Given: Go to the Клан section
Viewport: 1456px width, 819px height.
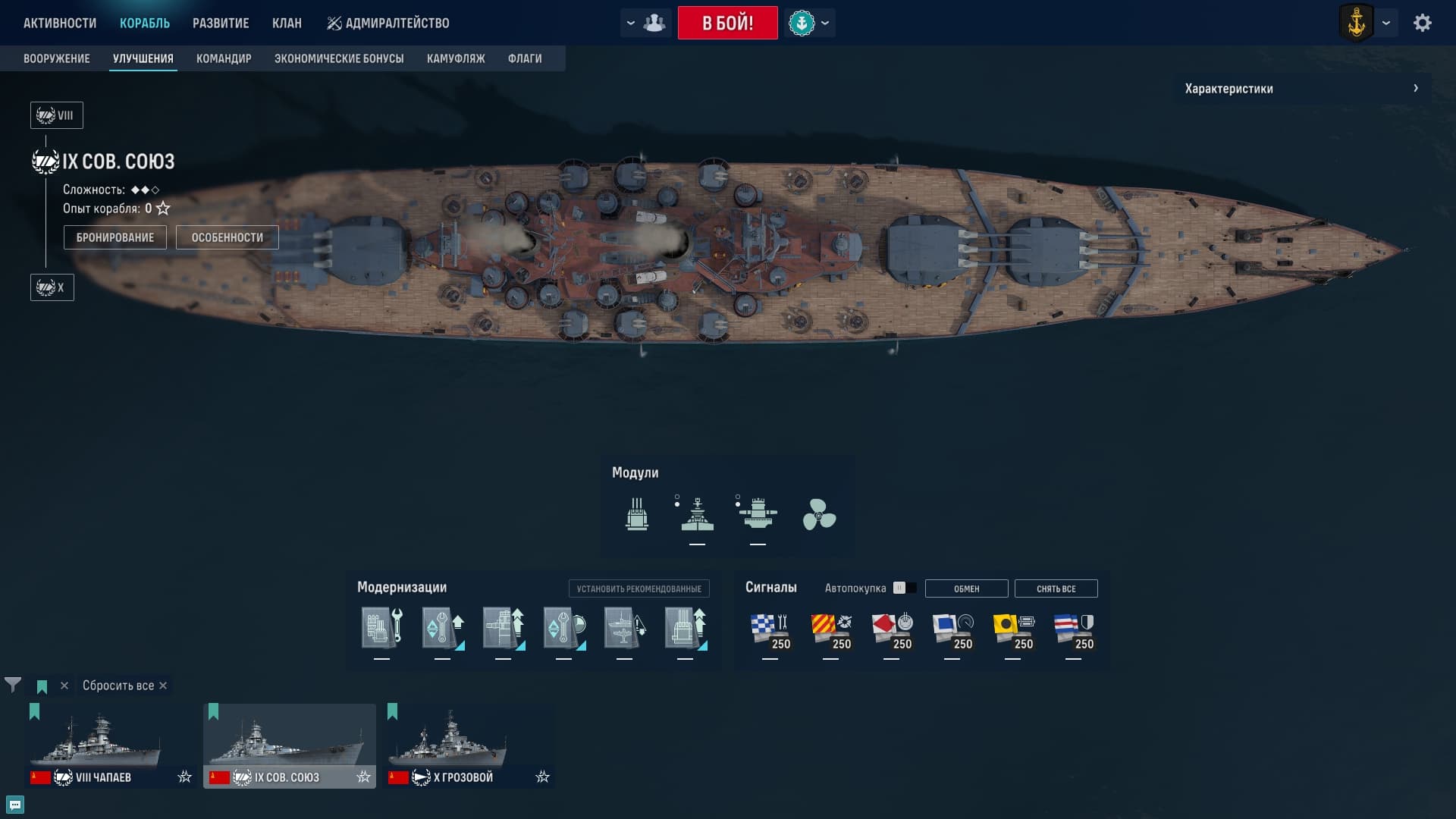Looking at the screenshot, I should [287, 23].
